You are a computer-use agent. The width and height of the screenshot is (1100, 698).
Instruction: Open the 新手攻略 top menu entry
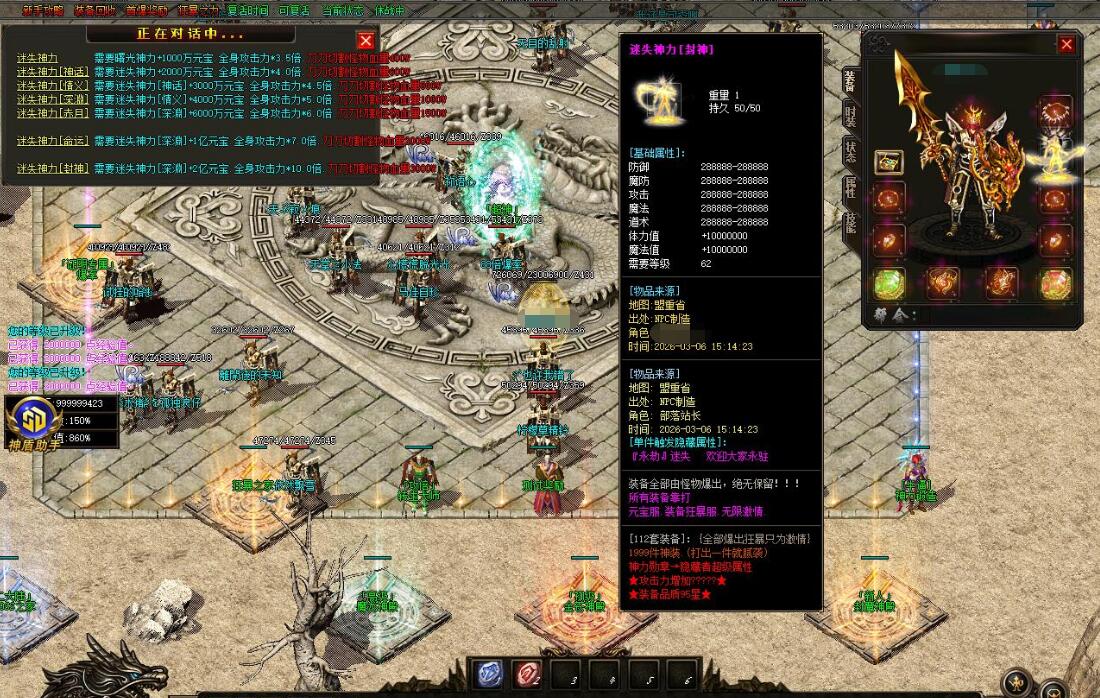point(42,11)
